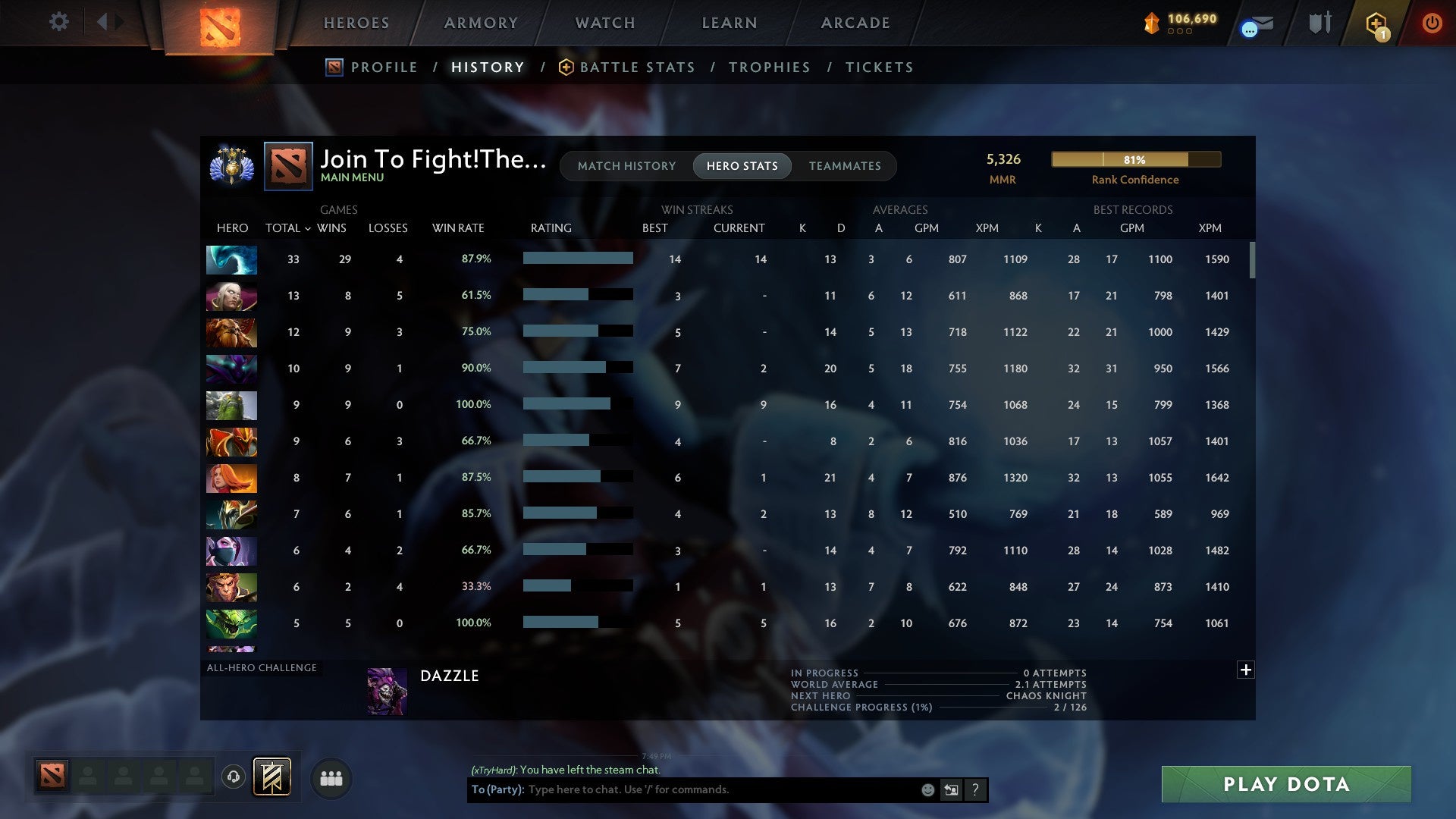Navigate to the TROPHIES page
The width and height of the screenshot is (1456, 819).
click(x=769, y=67)
